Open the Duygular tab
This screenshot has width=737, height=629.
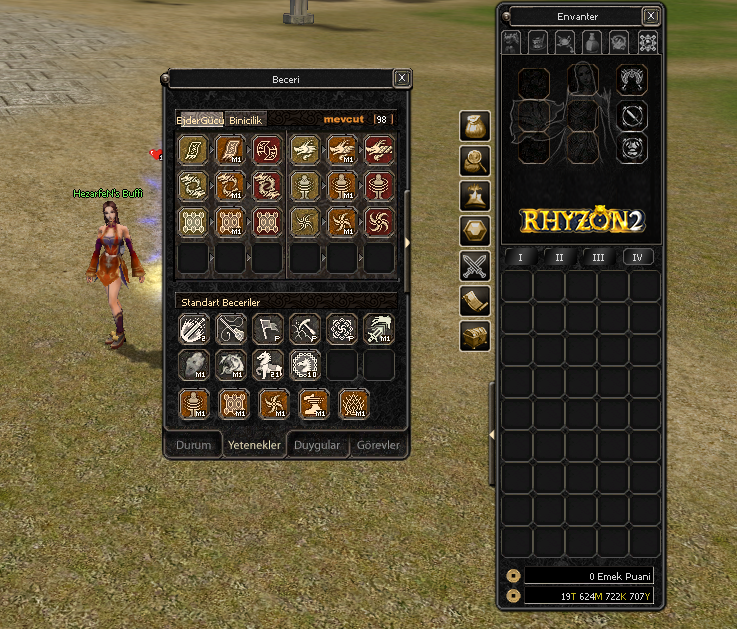tap(317, 445)
